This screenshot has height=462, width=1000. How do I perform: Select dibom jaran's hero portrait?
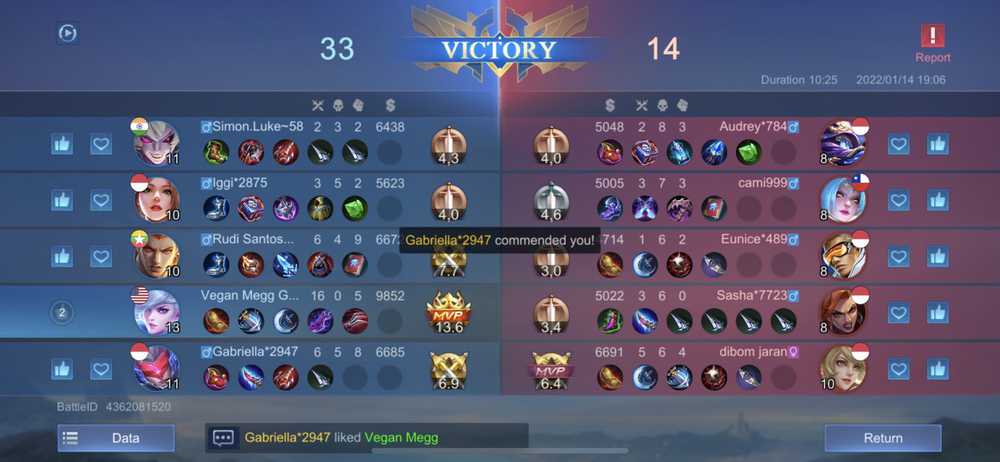click(842, 368)
